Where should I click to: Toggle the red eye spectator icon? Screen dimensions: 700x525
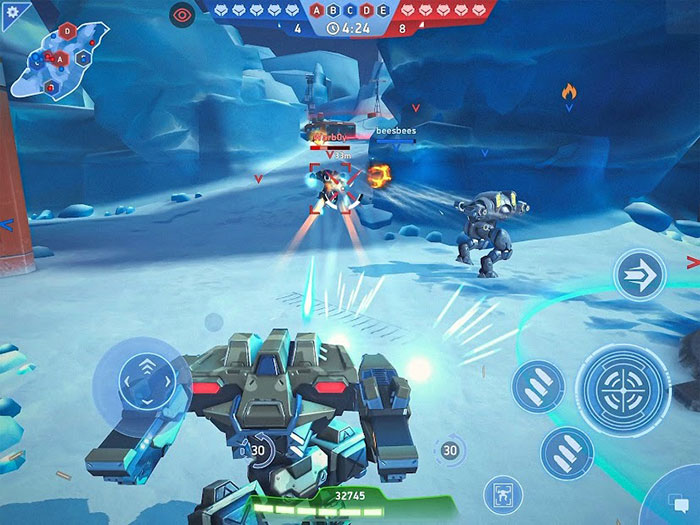pyautogui.click(x=183, y=14)
